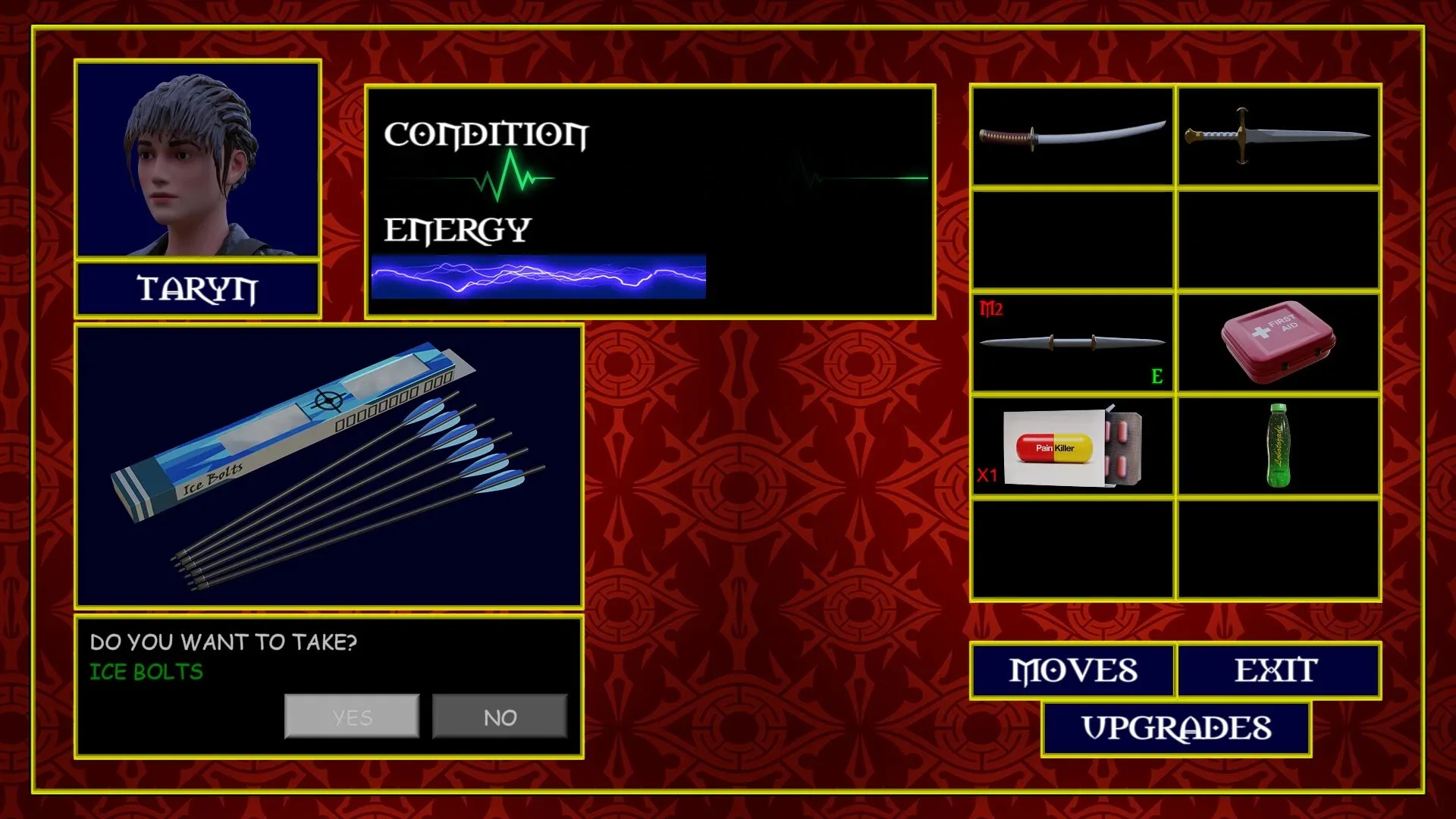Select the dagger in the top-right slot

1278,136
